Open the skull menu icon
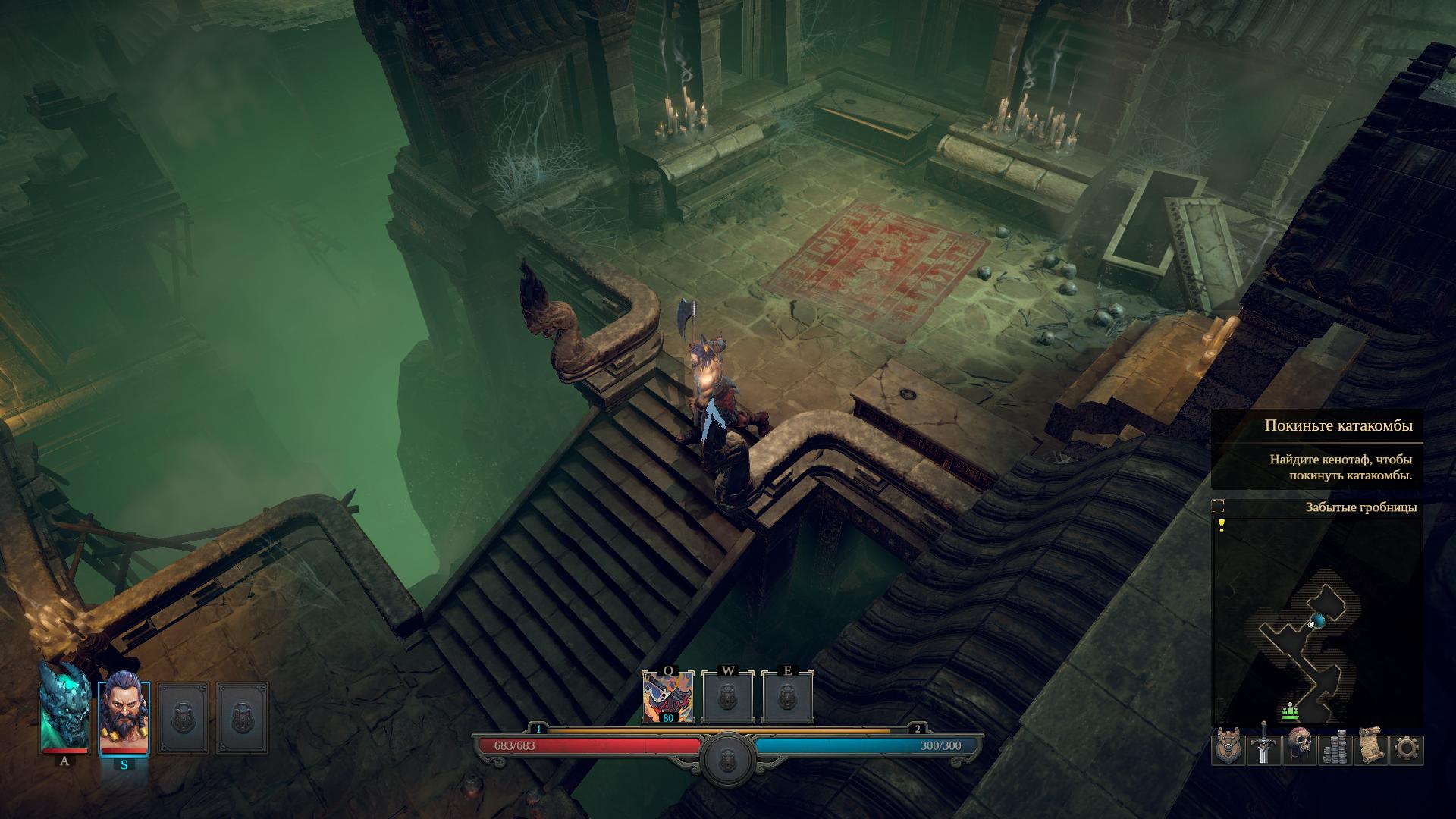The height and width of the screenshot is (819, 1456). tap(1299, 748)
